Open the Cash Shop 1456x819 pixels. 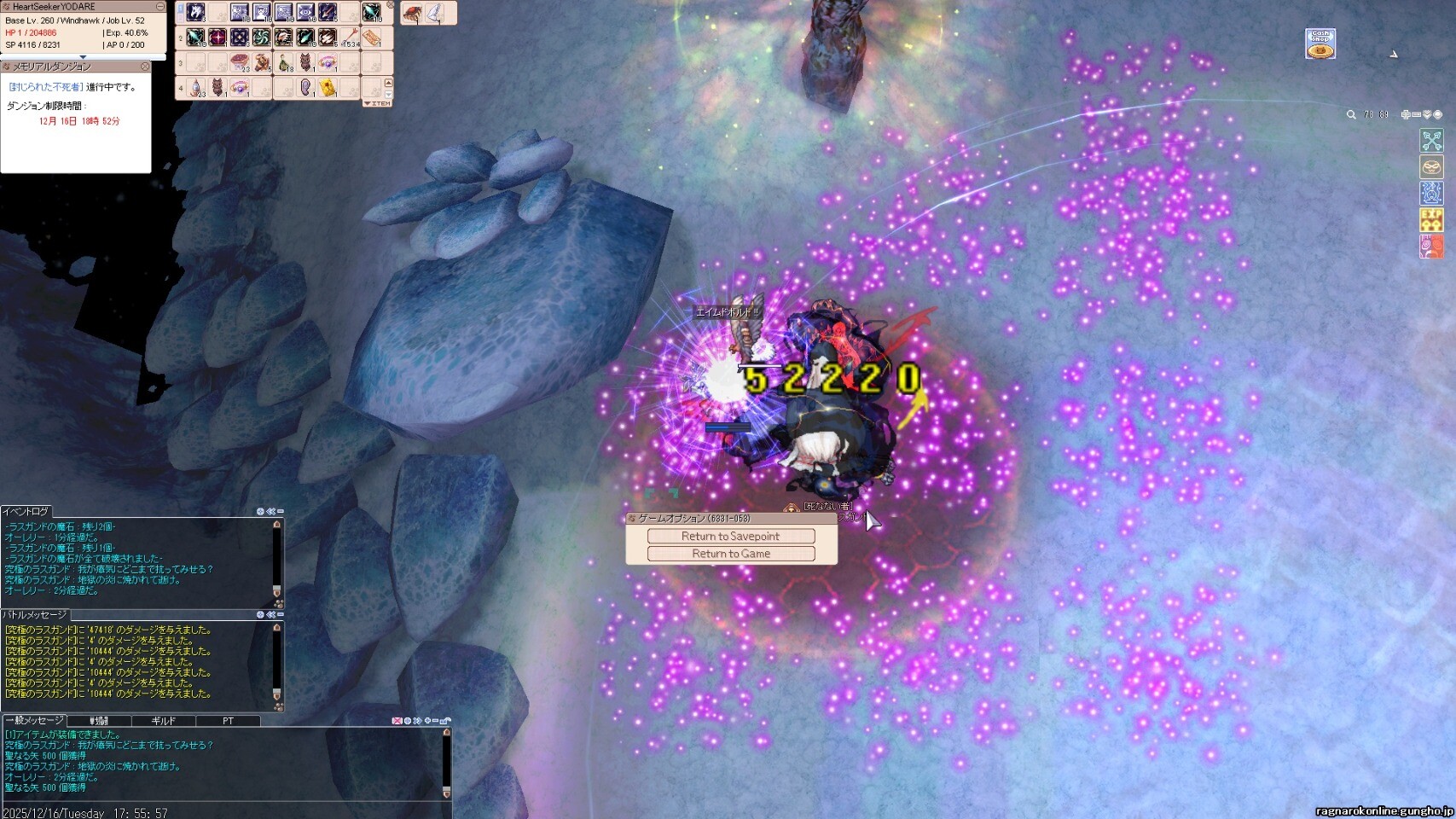pyautogui.click(x=1320, y=44)
